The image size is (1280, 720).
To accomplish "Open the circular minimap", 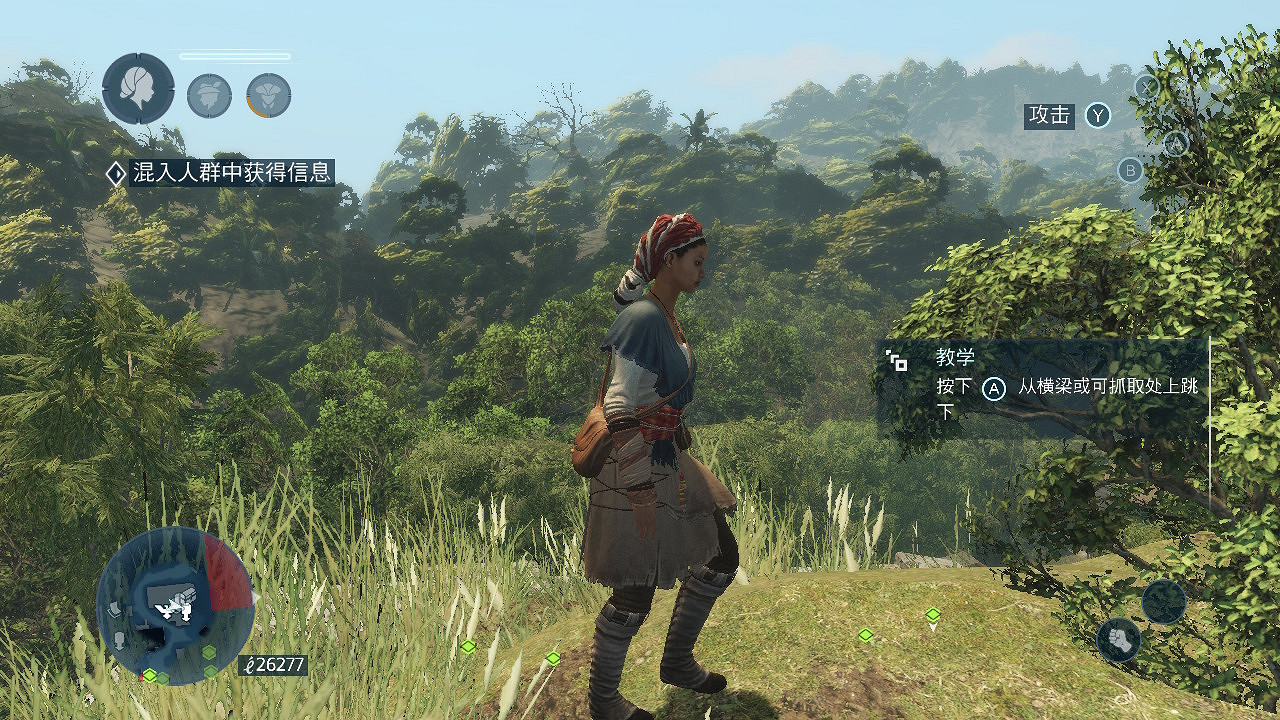I will (175, 605).
